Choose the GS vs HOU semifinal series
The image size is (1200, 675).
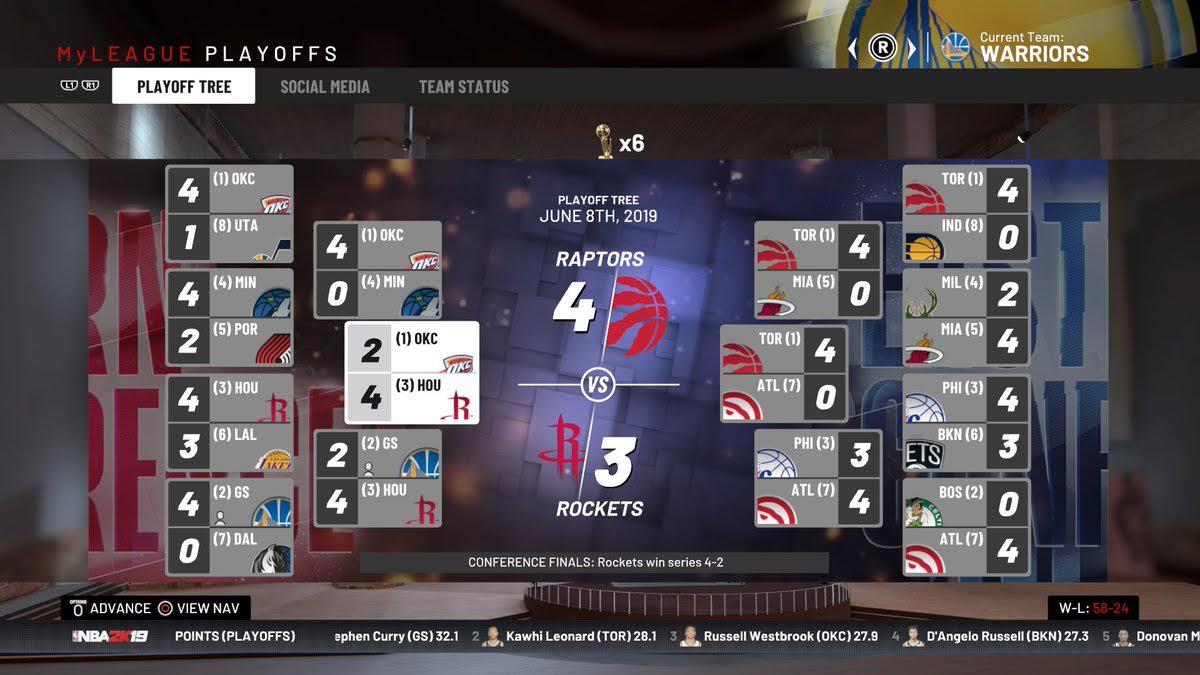click(377, 478)
